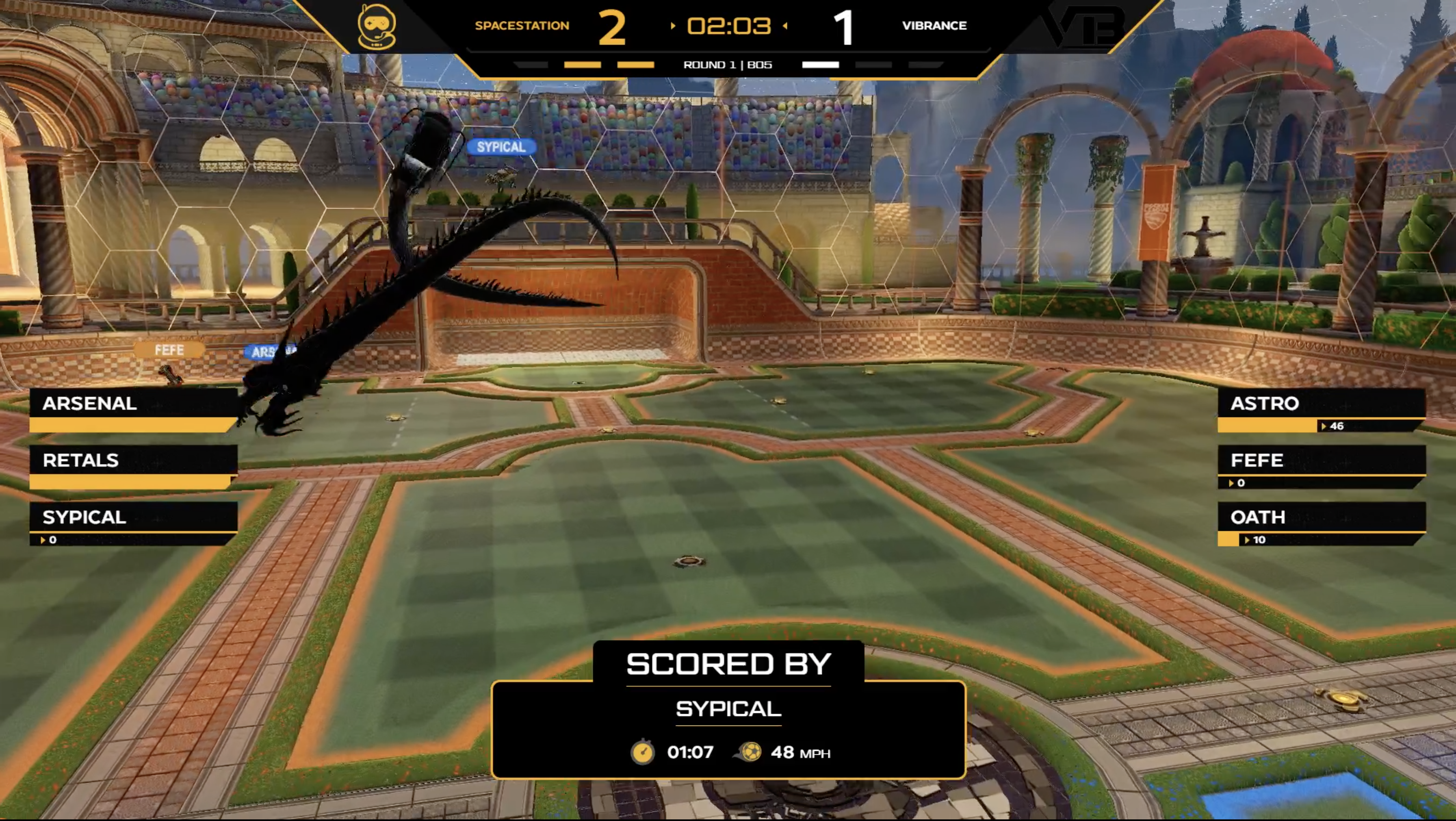This screenshot has width=1456, height=821.
Task: Click the orange FEFE nameplate tag
Action: (169, 350)
